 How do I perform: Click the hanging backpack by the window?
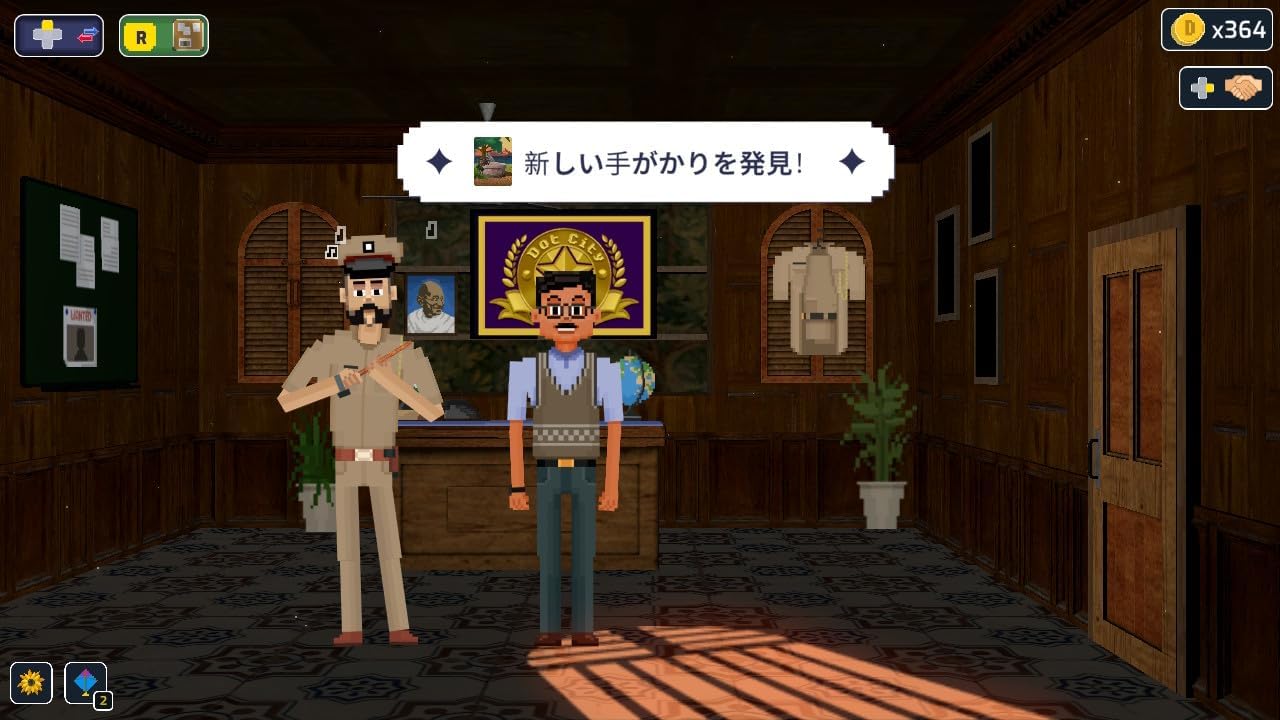coord(817,290)
